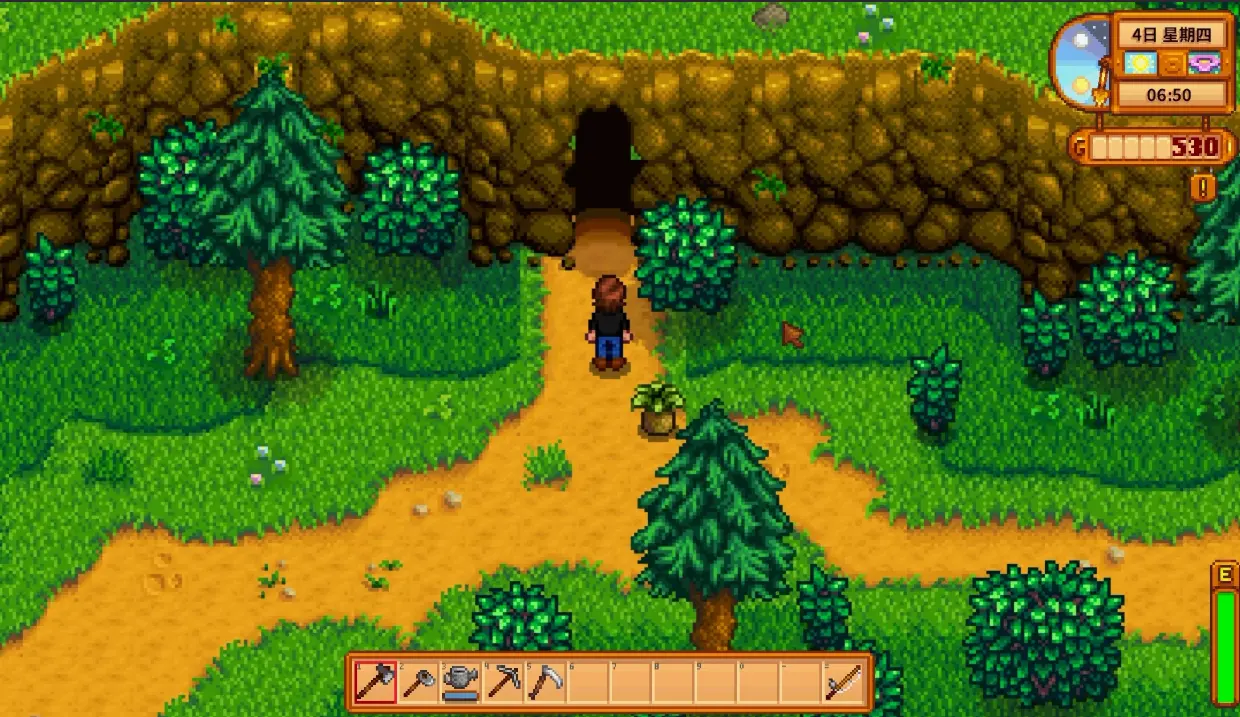Screen dimensions: 1240x717
Task: Equip the watering can
Action: click(461, 683)
